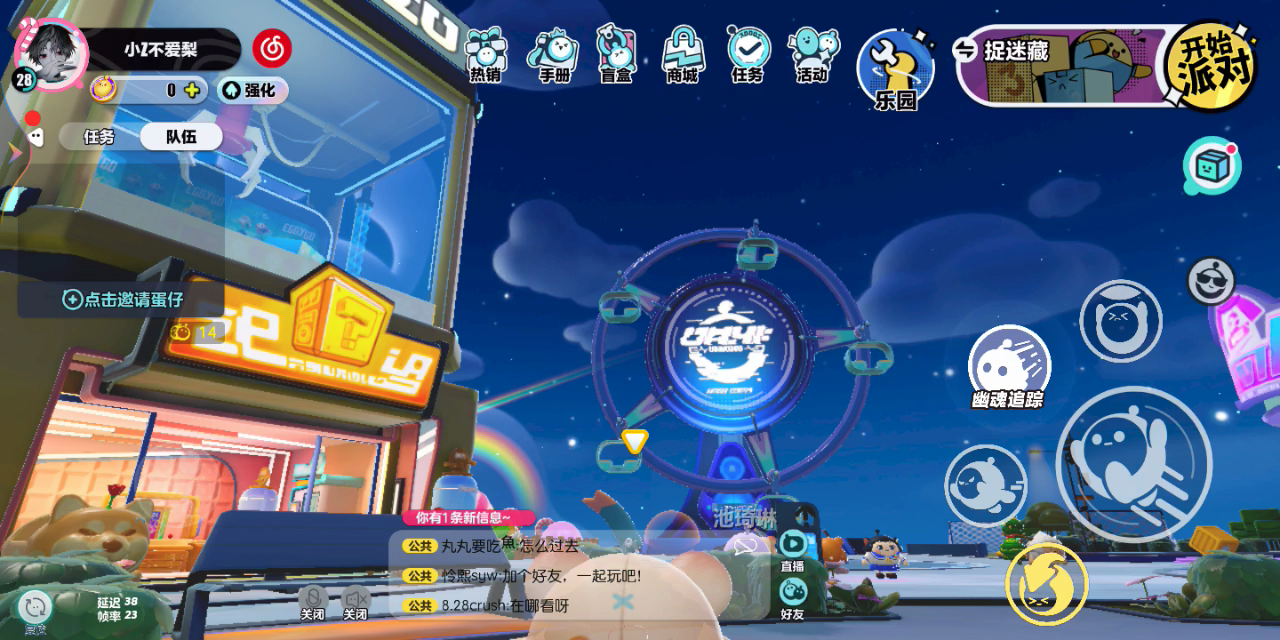Open the 盲盒 blind box menu
Viewport: 1280px width, 640px height.
(617, 55)
